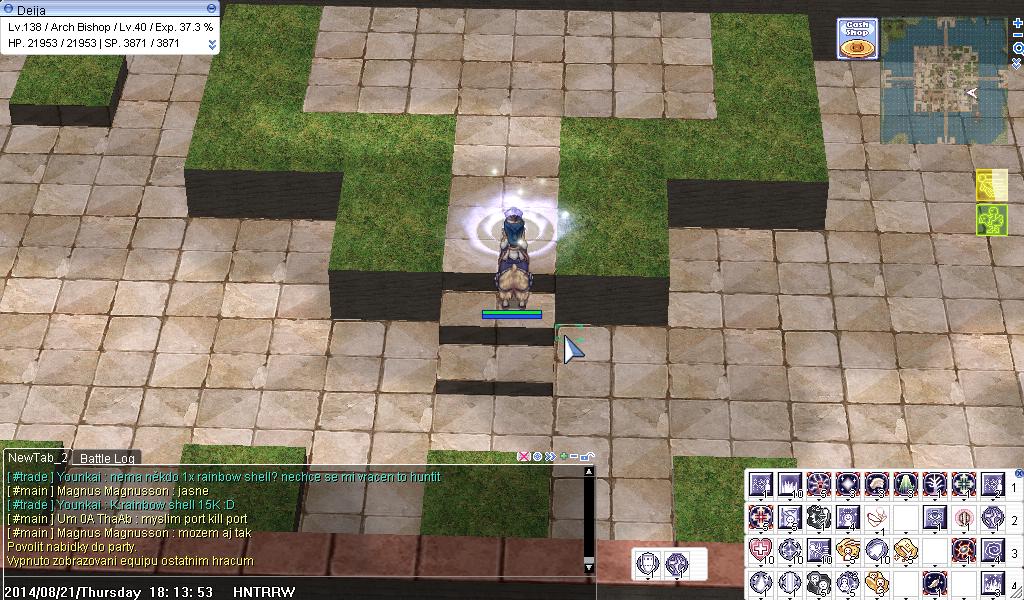Select the white feather wing skill

point(877,519)
